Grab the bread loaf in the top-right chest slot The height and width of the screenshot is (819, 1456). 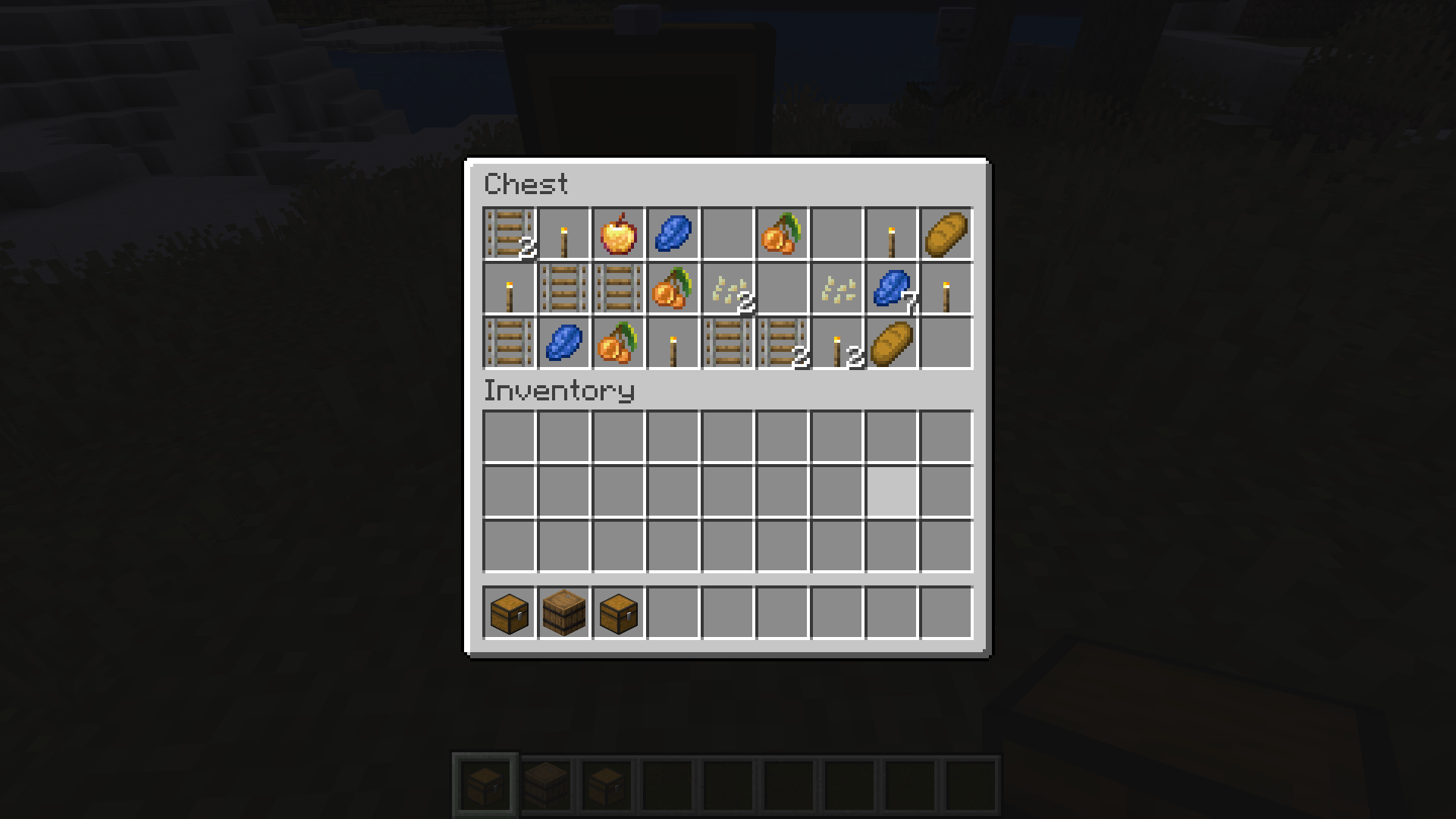[x=945, y=233]
